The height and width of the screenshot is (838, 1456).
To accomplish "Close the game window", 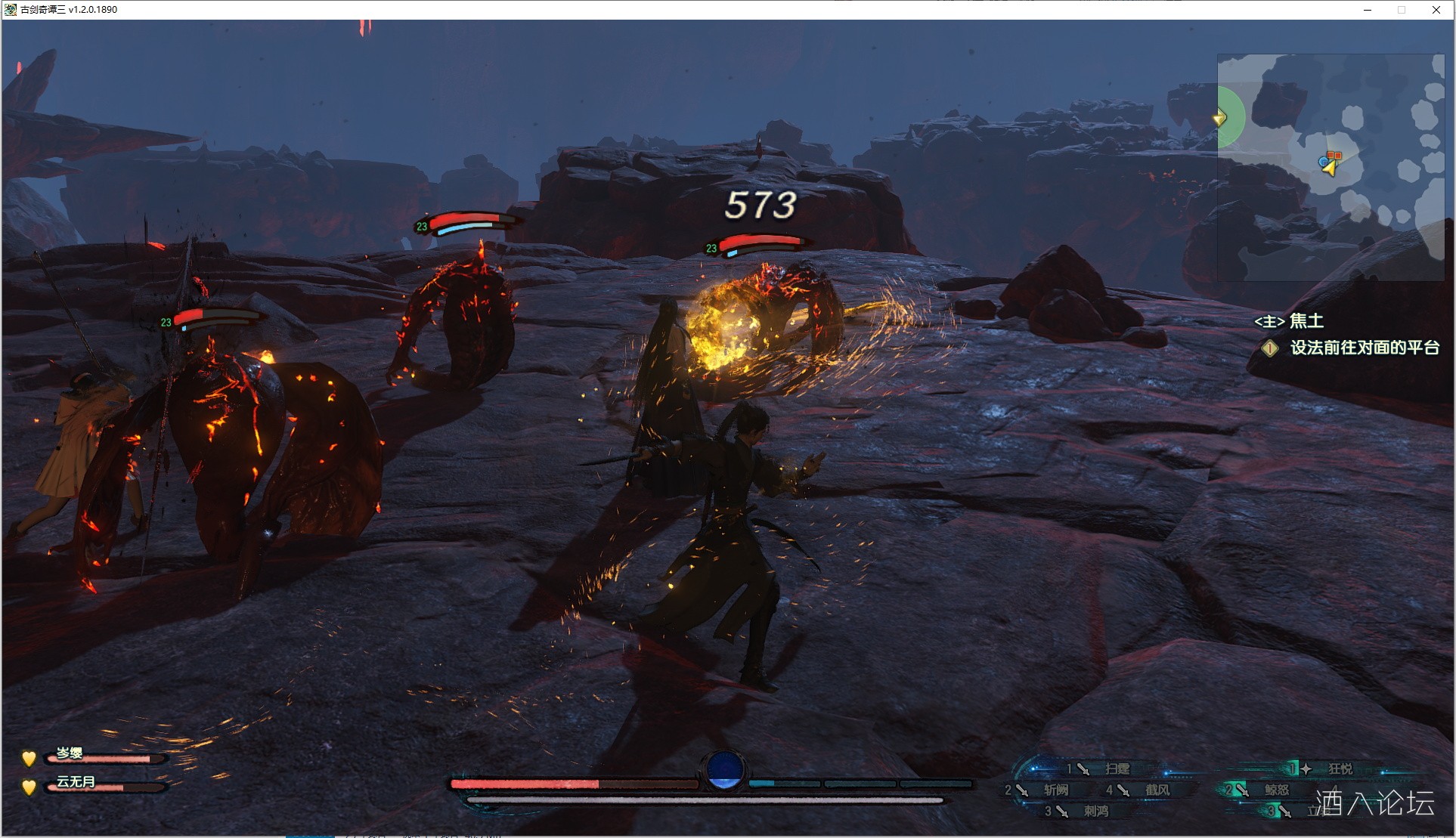I will click(x=1436, y=10).
